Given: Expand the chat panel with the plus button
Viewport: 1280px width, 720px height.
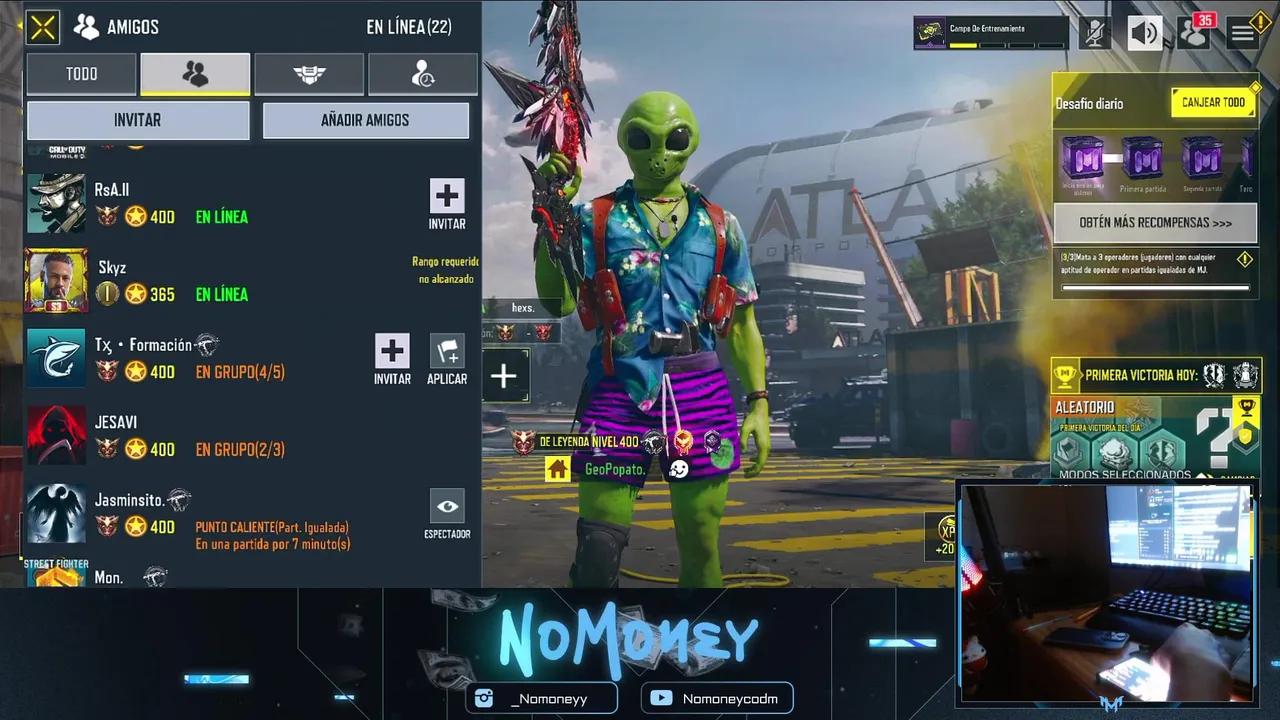Looking at the screenshot, I should point(504,374).
